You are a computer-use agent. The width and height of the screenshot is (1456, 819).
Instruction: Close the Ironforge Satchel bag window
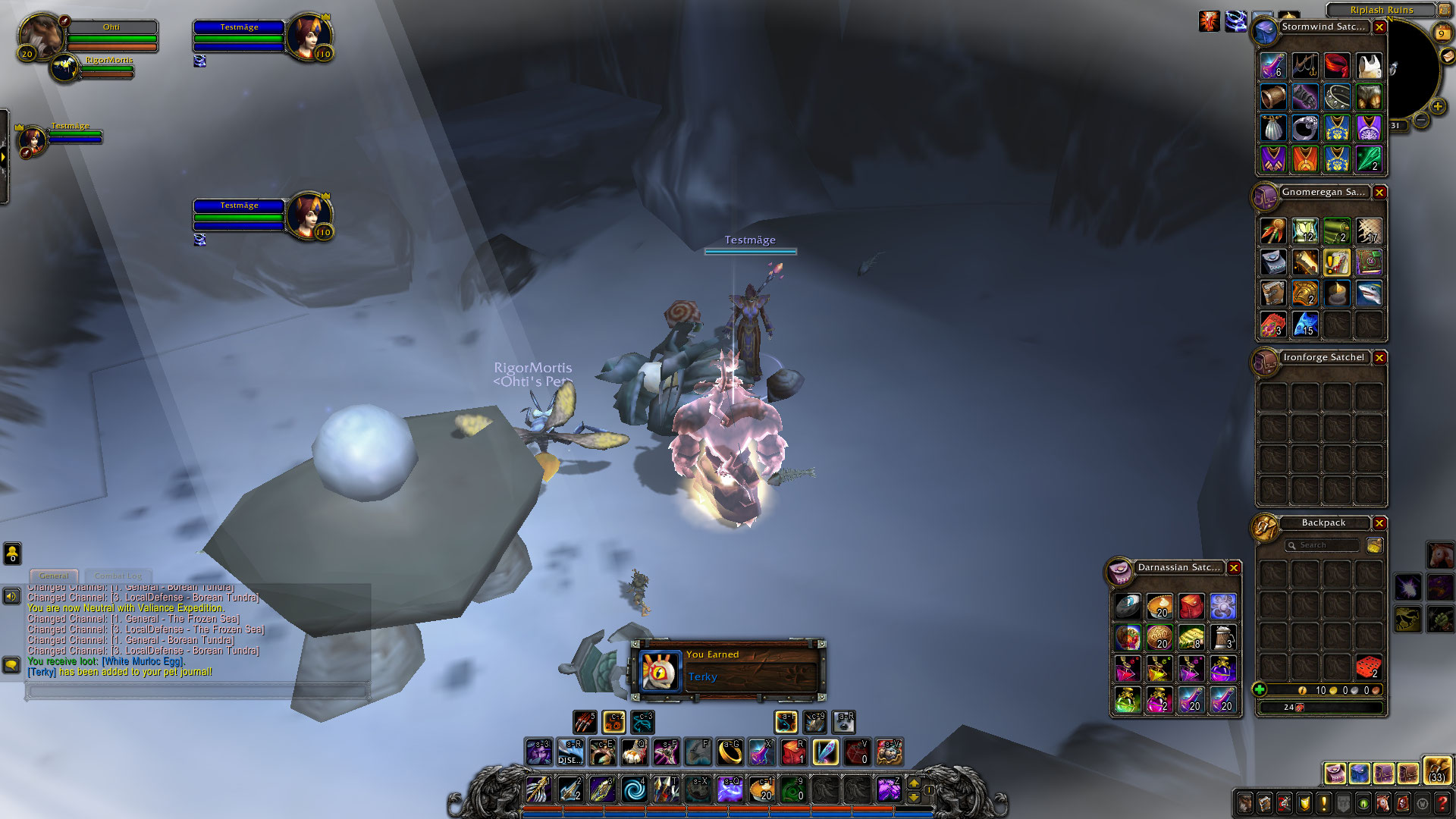click(x=1379, y=358)
